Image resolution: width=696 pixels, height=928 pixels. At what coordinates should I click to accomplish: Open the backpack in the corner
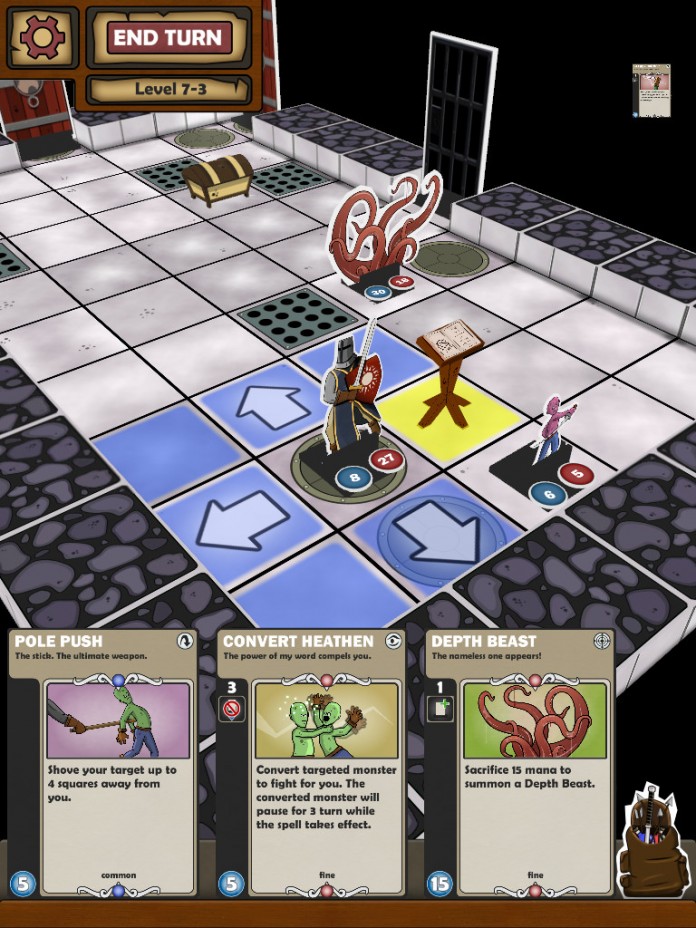tap(649, 842)
